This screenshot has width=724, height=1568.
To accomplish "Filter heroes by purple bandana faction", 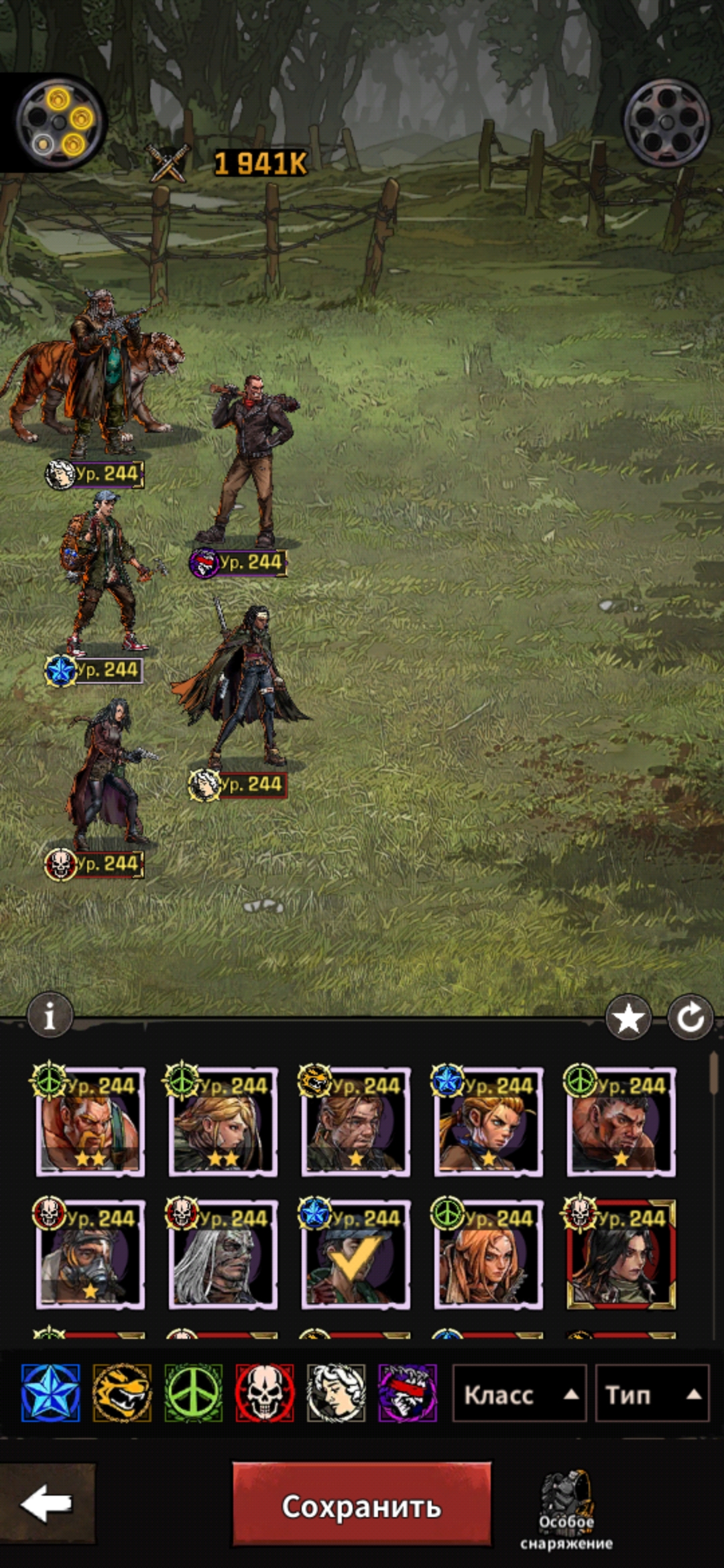I will (408, 1393).
